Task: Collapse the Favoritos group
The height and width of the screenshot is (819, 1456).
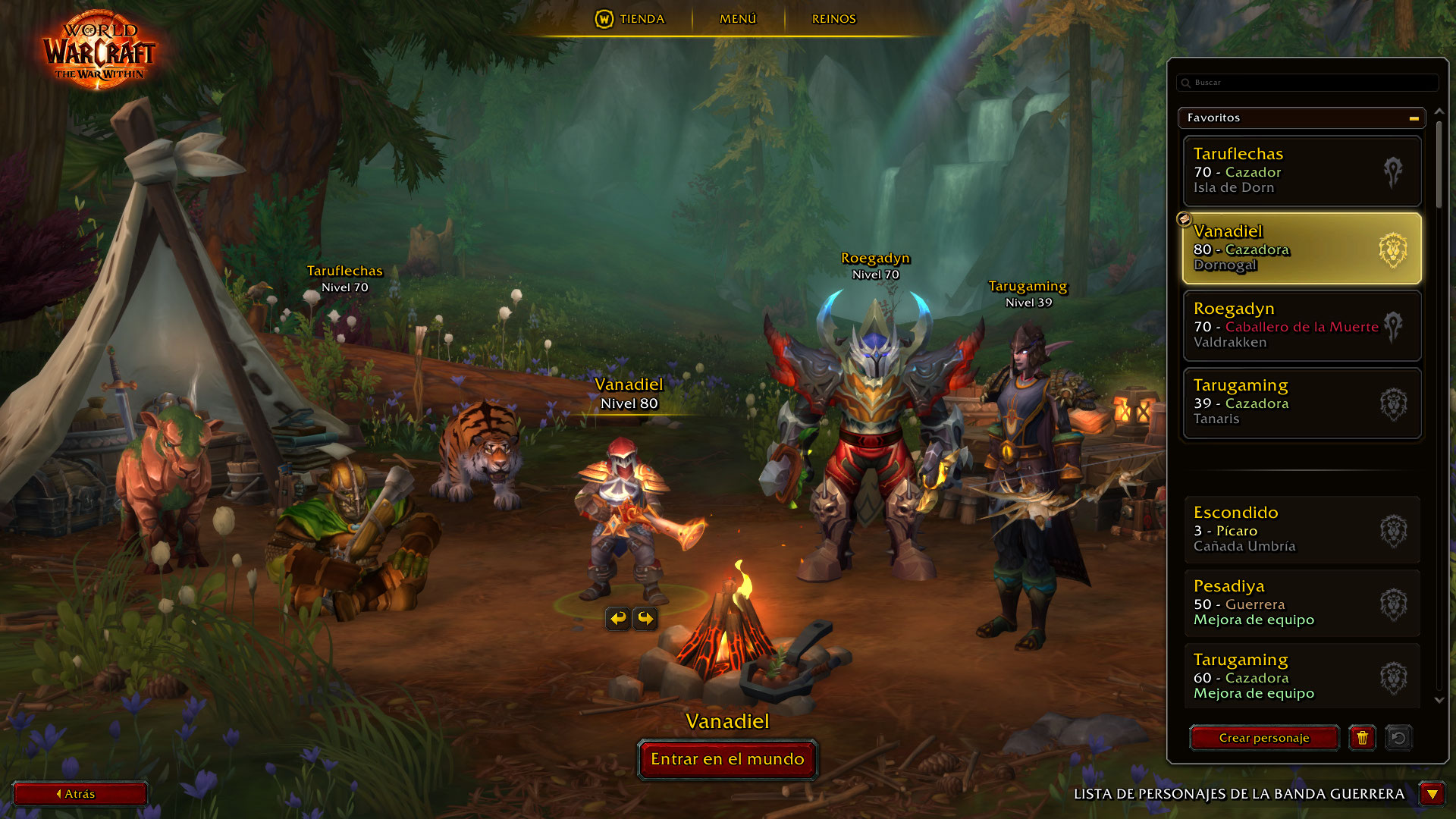Action: click(1413, 118)
